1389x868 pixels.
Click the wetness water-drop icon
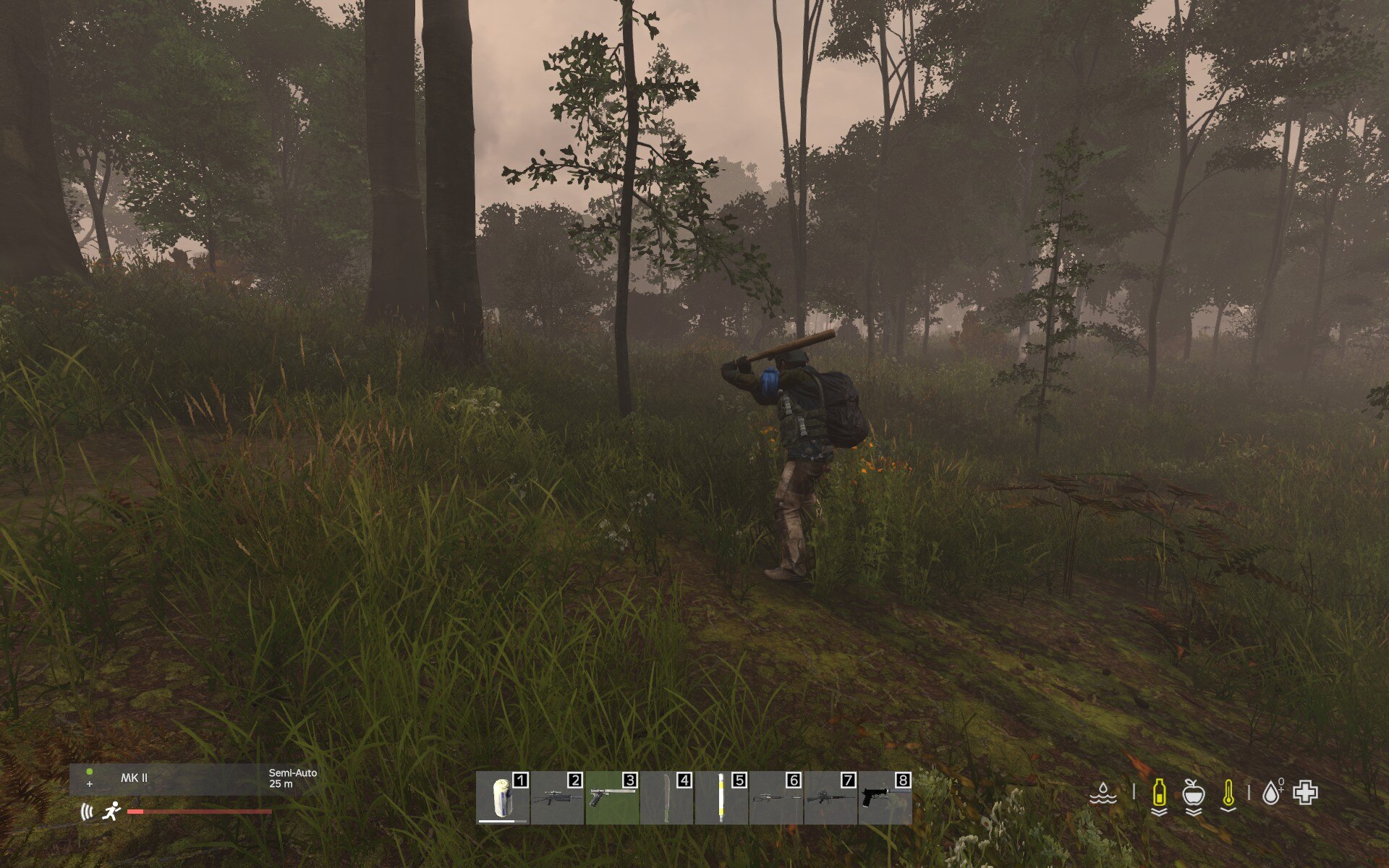[x=1103, y=793]
